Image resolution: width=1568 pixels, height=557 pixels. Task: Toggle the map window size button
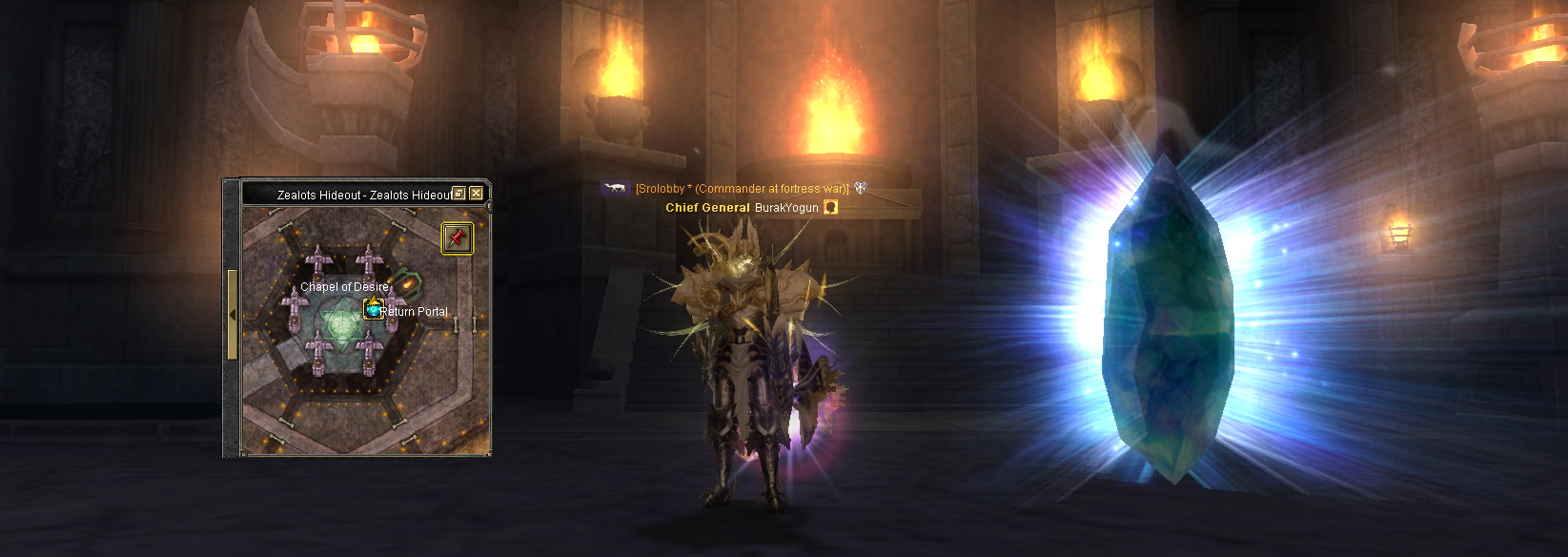458,194
